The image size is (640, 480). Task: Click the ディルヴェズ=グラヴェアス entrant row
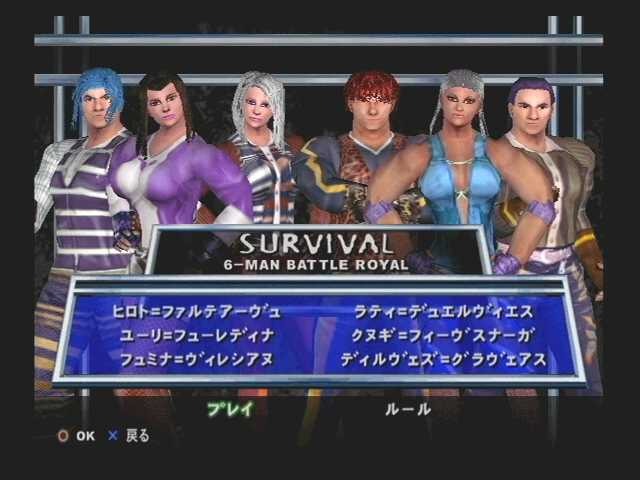[443, 359]
